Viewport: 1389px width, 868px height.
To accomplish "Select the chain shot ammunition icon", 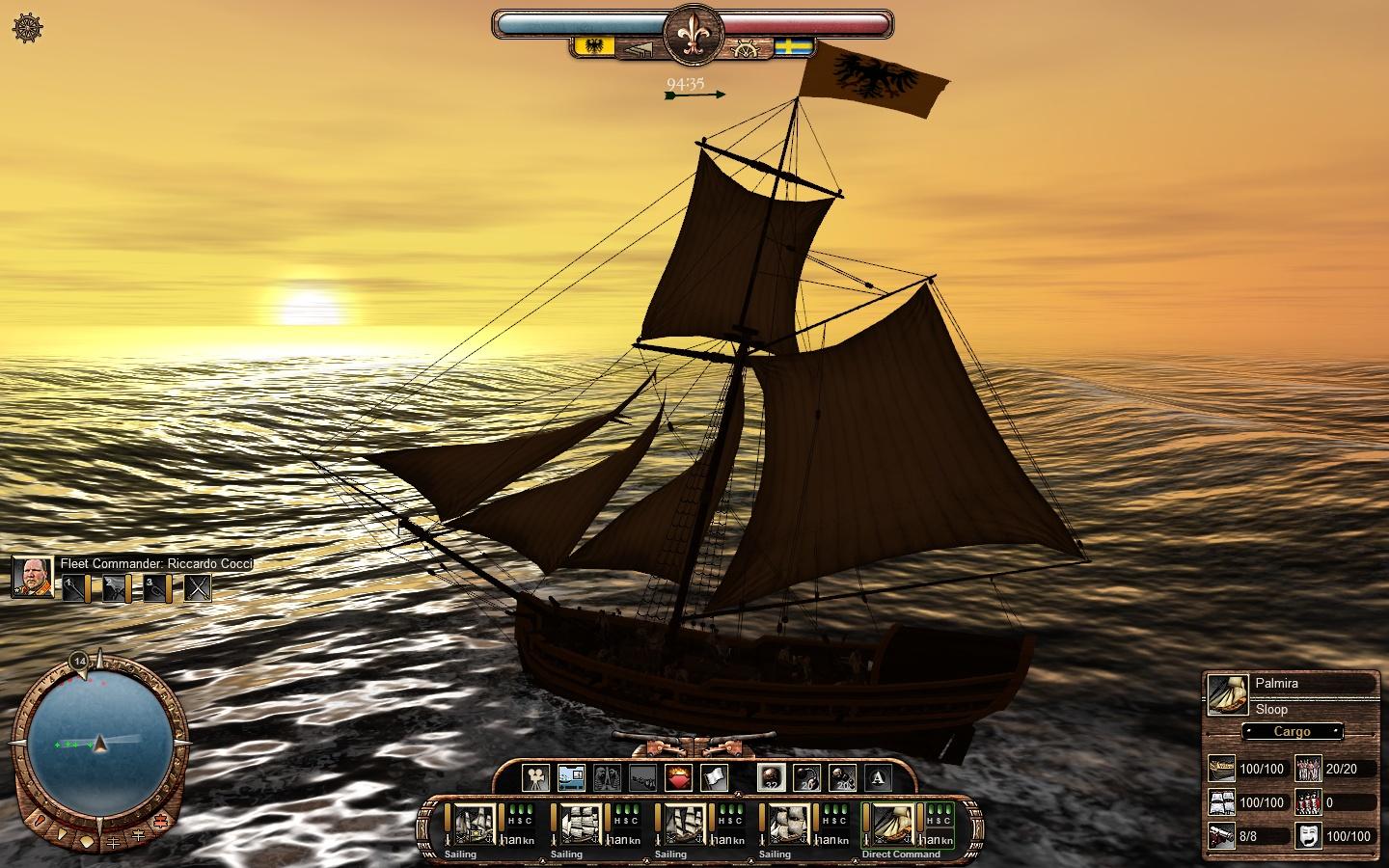I will coord(807,778).
